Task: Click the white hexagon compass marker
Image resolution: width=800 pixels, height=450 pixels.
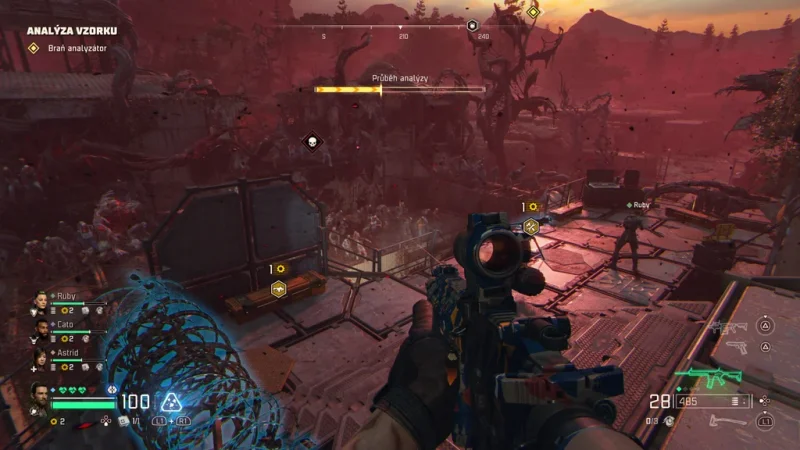Action: click(473, 26)
